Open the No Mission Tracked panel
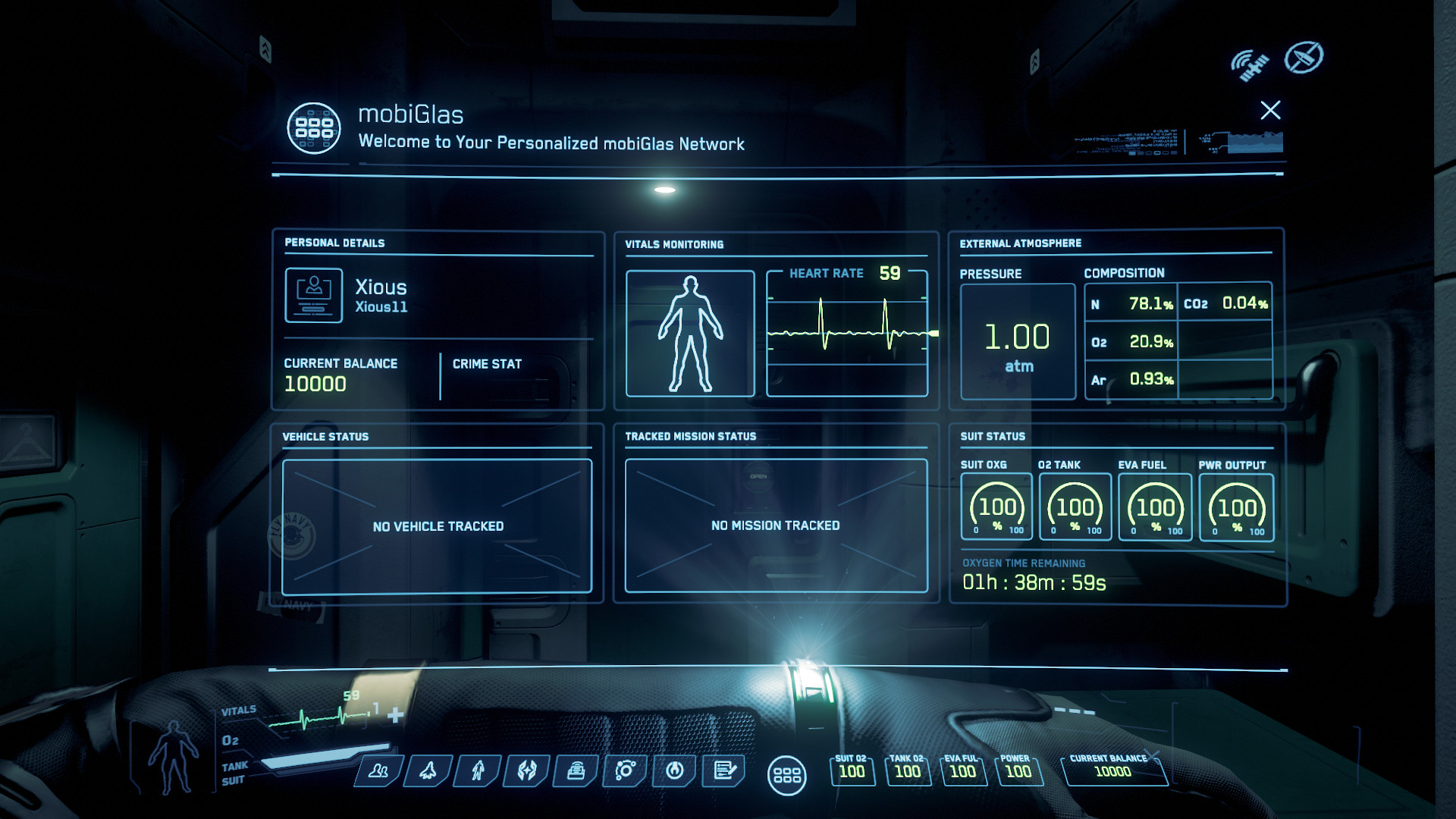Viewport: 1456px width, 819px height. (776, 526)
